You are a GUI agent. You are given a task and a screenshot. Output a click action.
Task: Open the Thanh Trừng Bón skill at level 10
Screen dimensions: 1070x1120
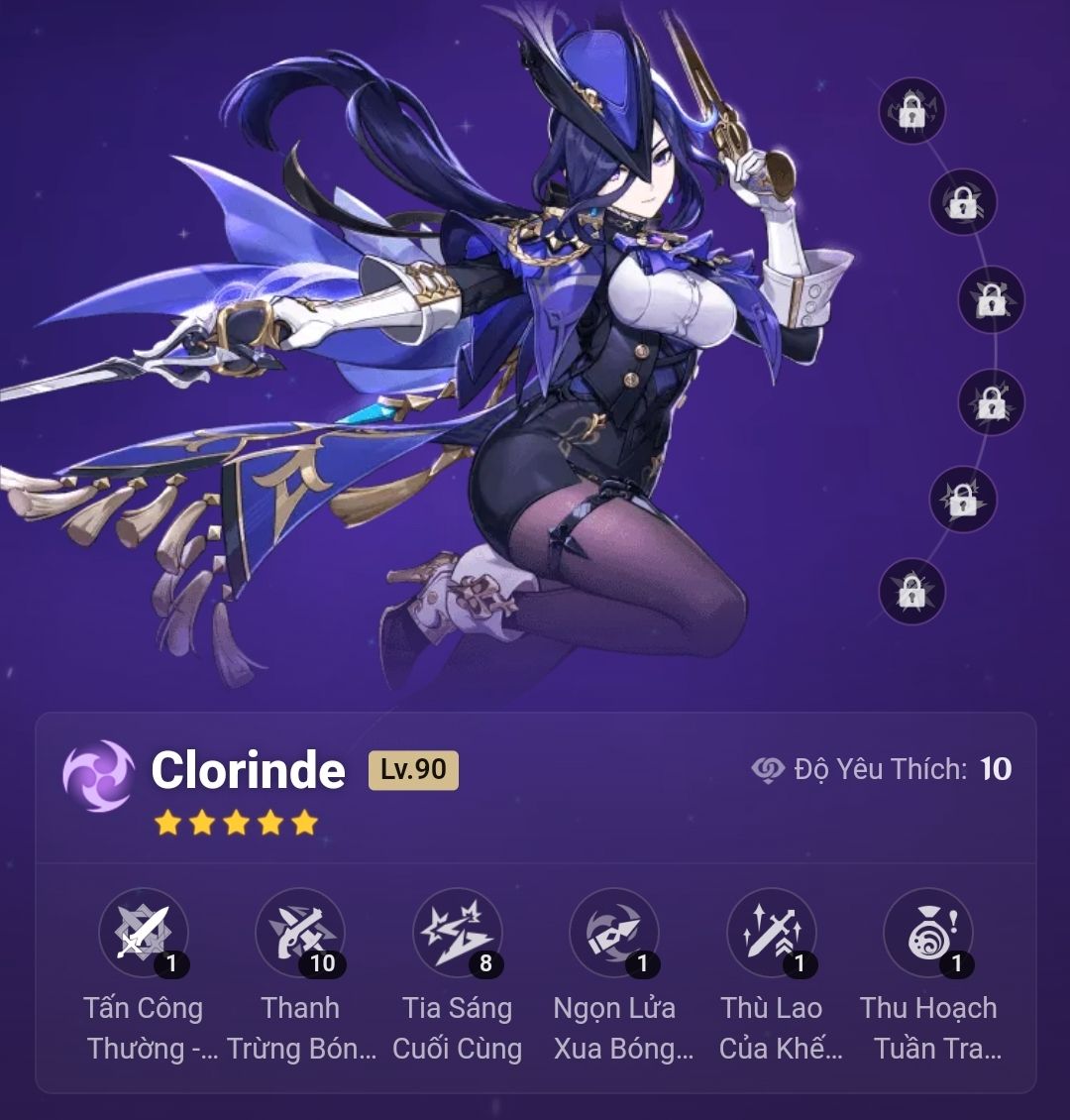pos(300,933)
